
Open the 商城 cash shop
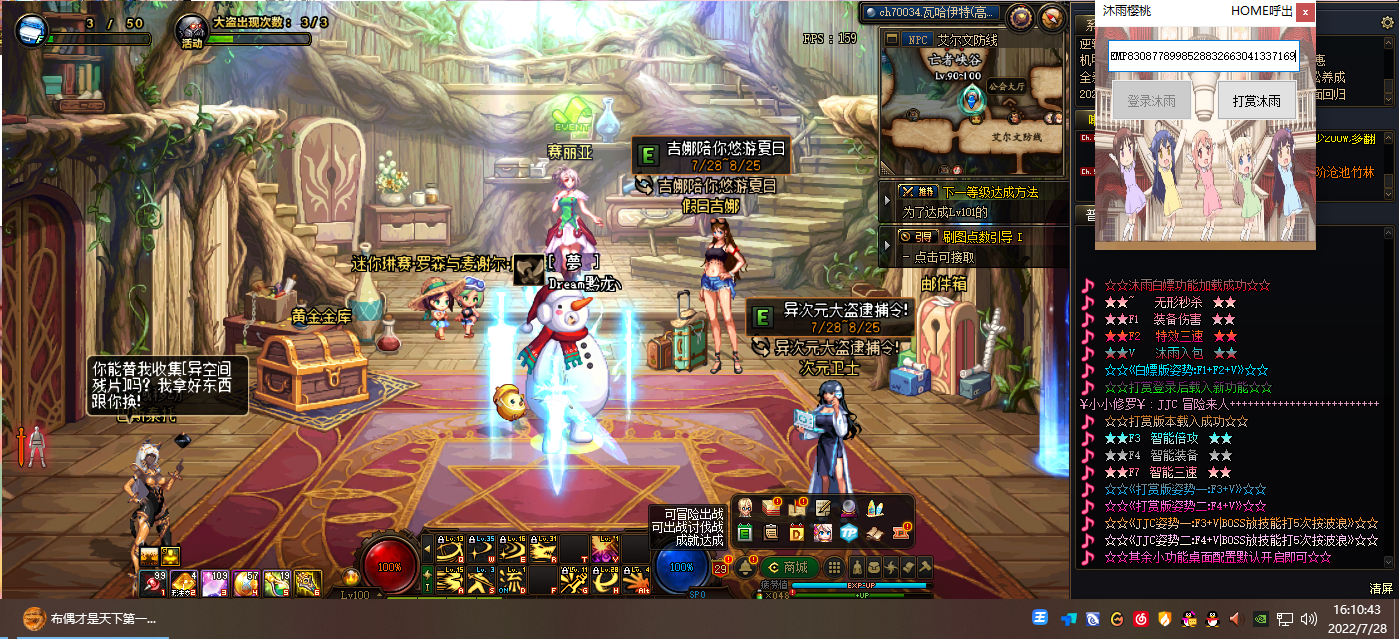[788, 567]
